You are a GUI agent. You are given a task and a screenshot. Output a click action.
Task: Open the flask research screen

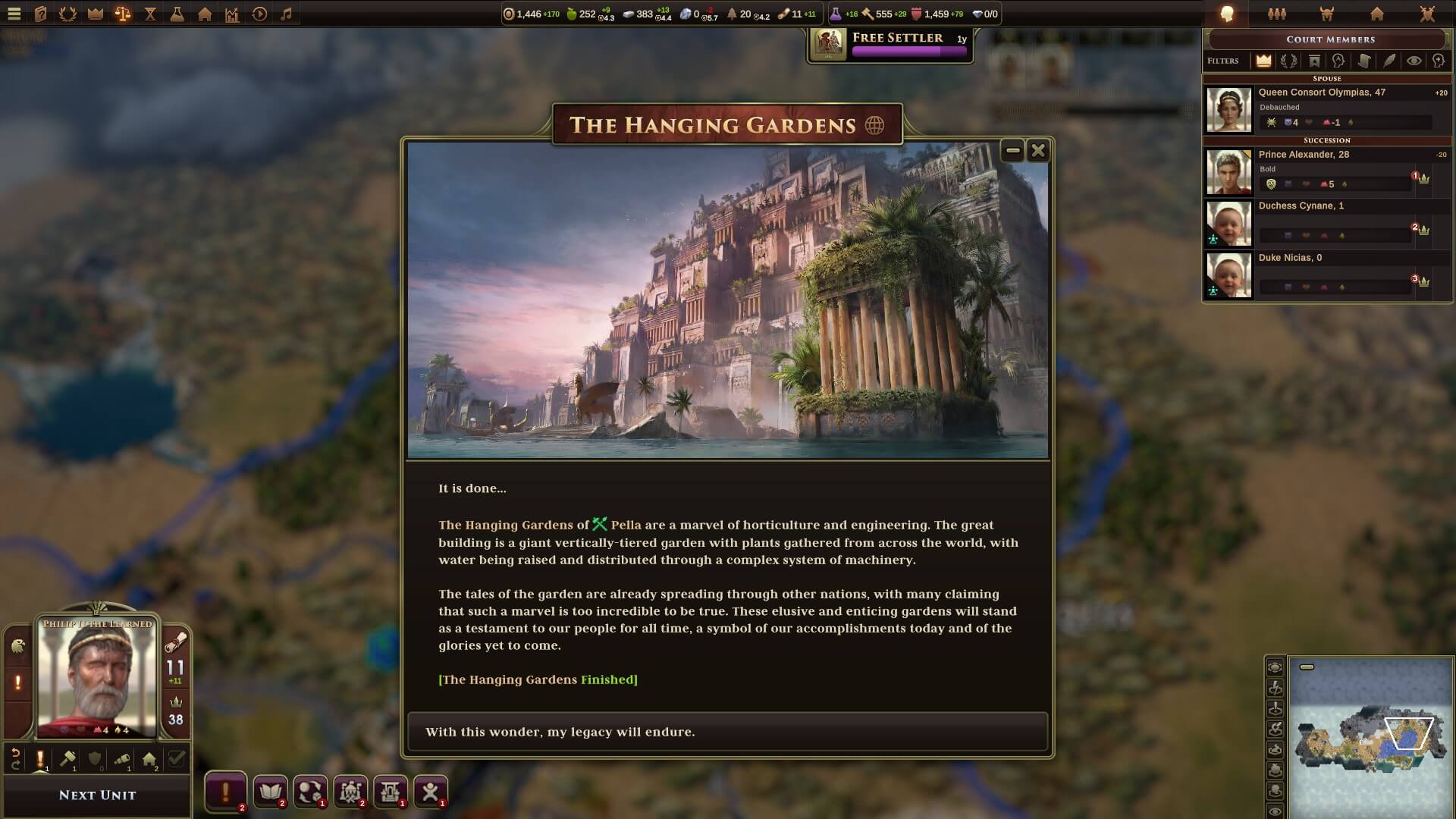coord(177,14)
